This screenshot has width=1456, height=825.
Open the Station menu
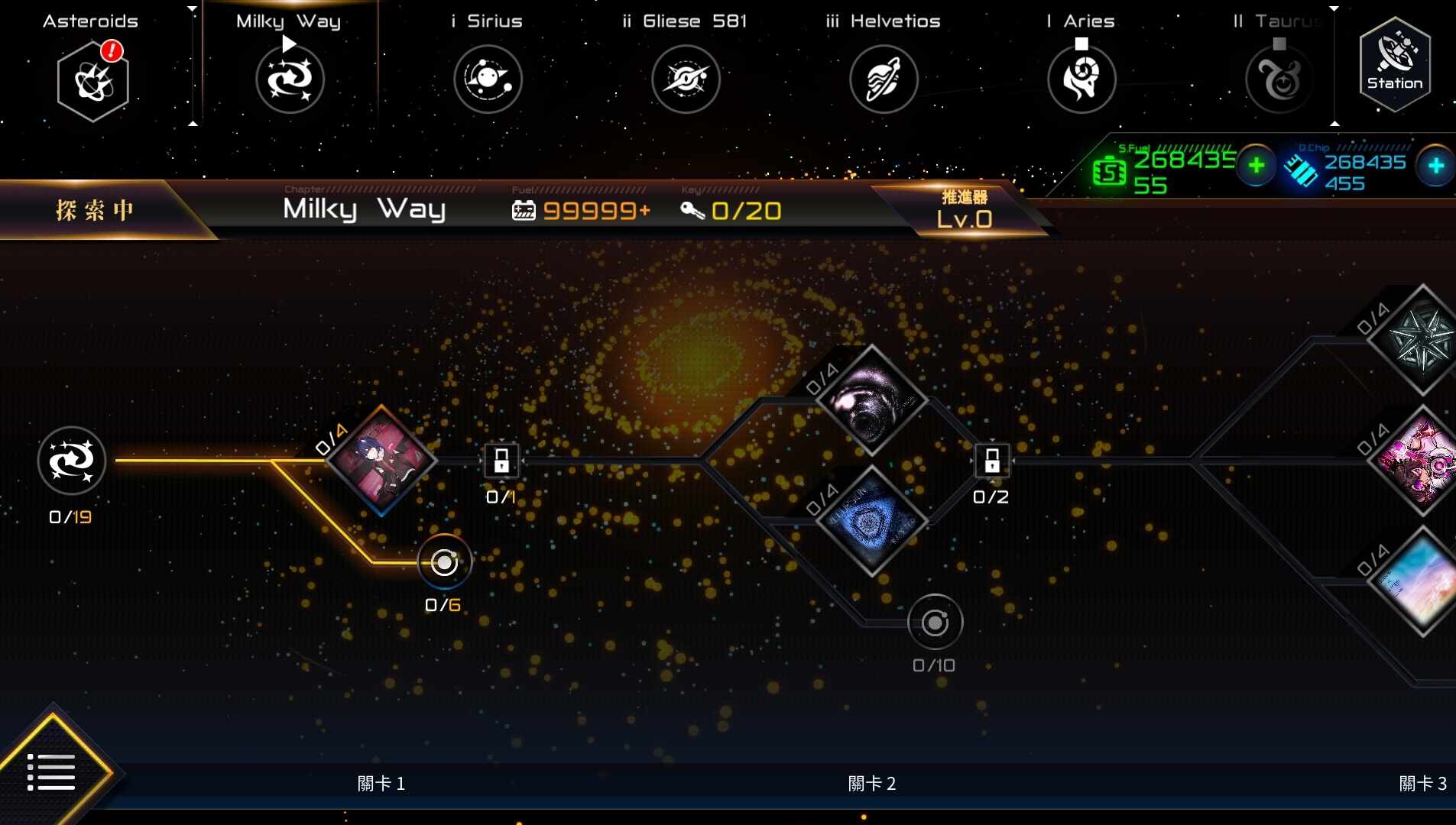click(x=1395, y=65)
